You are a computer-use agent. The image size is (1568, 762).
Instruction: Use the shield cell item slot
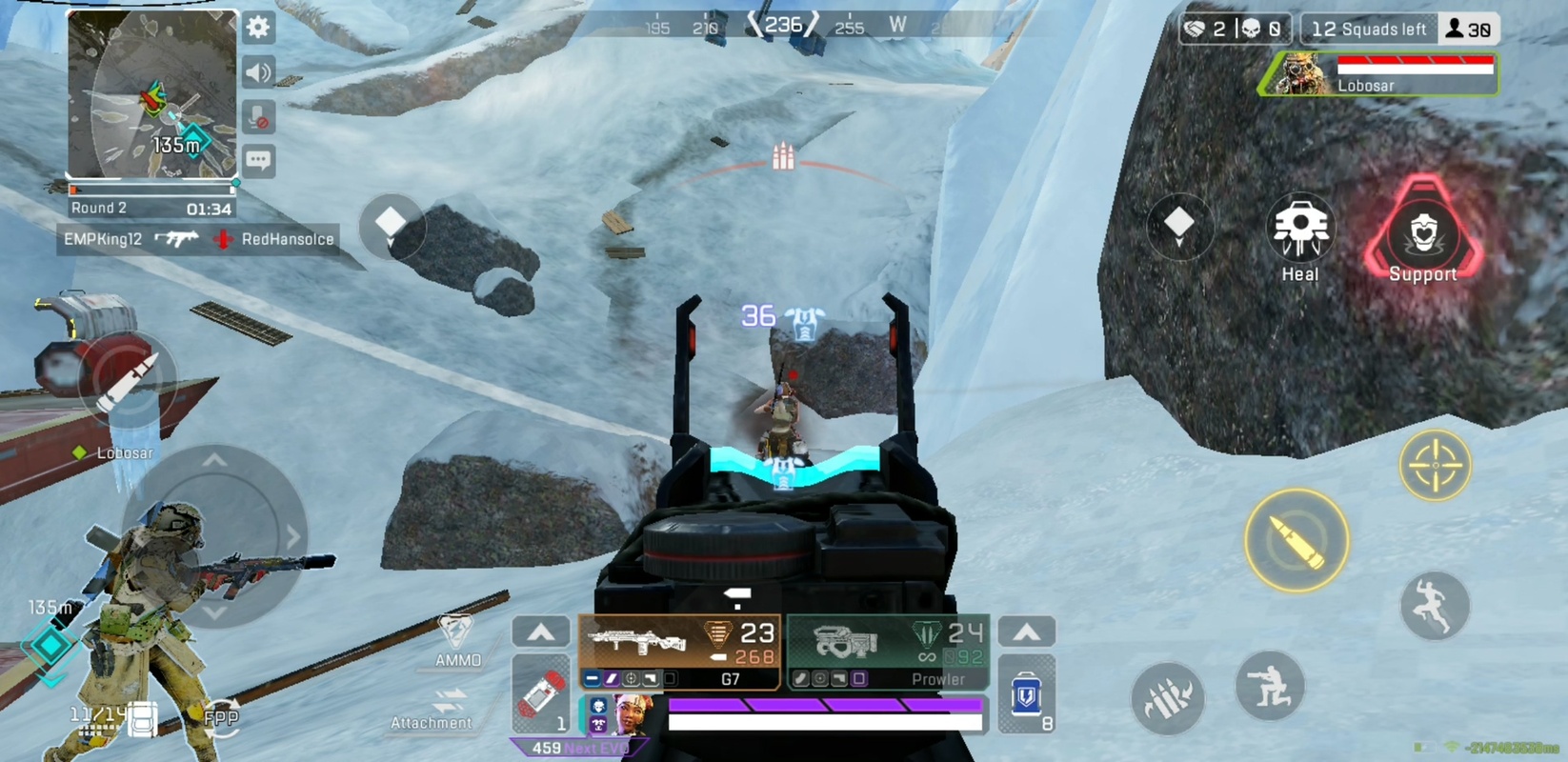tap(1027, 694)
